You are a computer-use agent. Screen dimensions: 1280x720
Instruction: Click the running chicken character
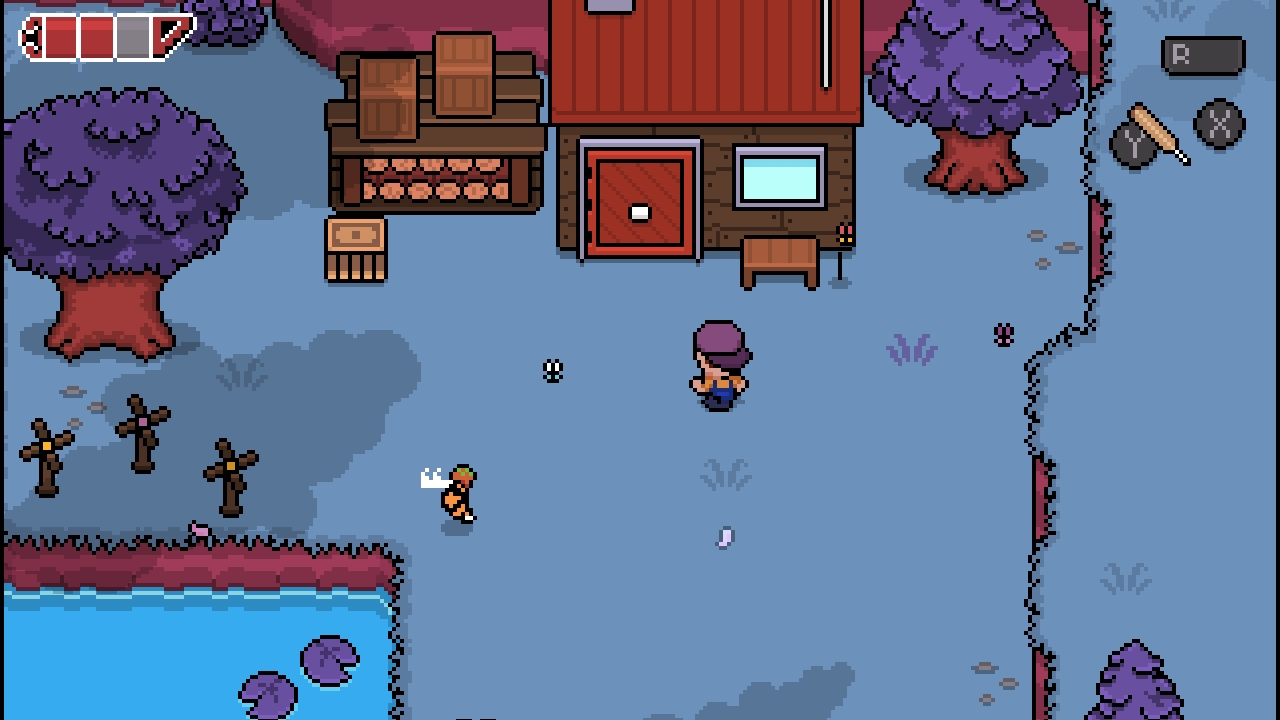(x=457, y=490)
